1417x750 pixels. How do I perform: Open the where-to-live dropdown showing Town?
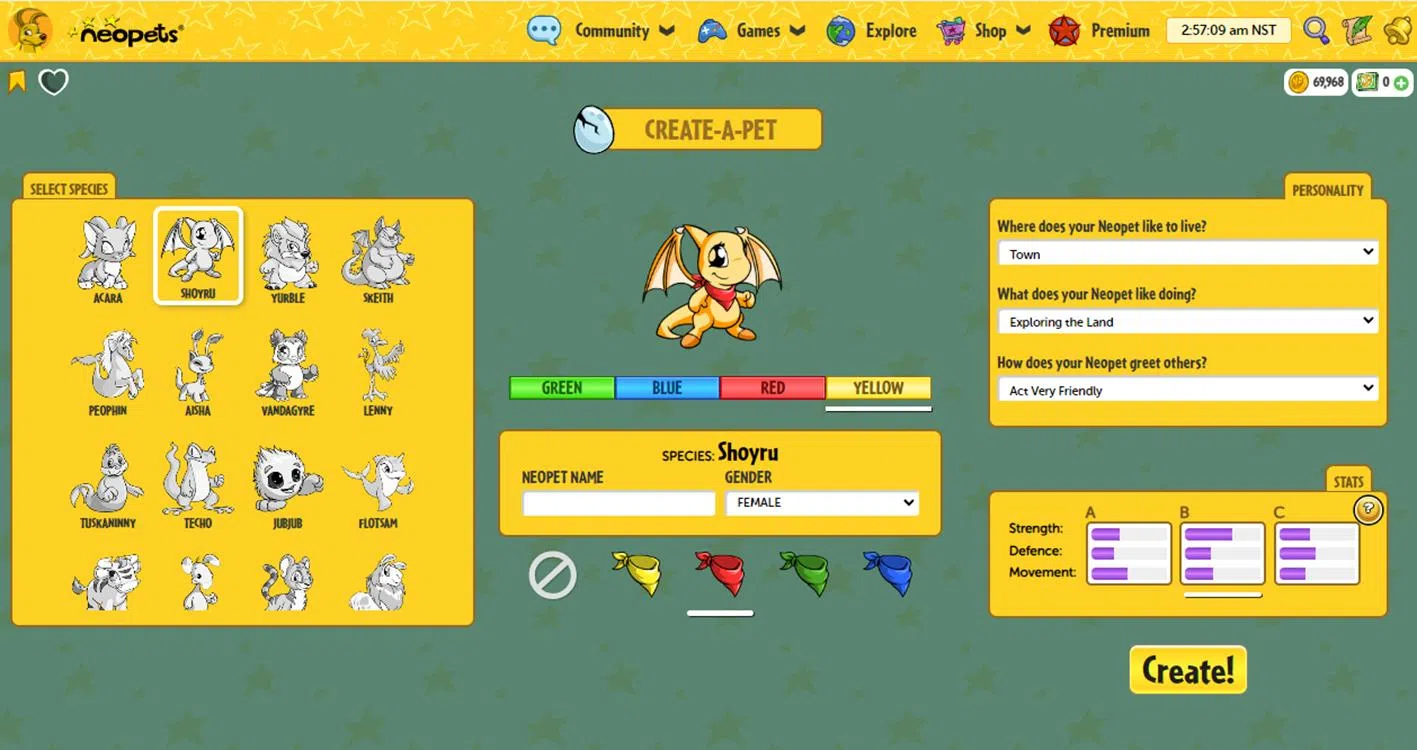click(x=1188, y=254)
